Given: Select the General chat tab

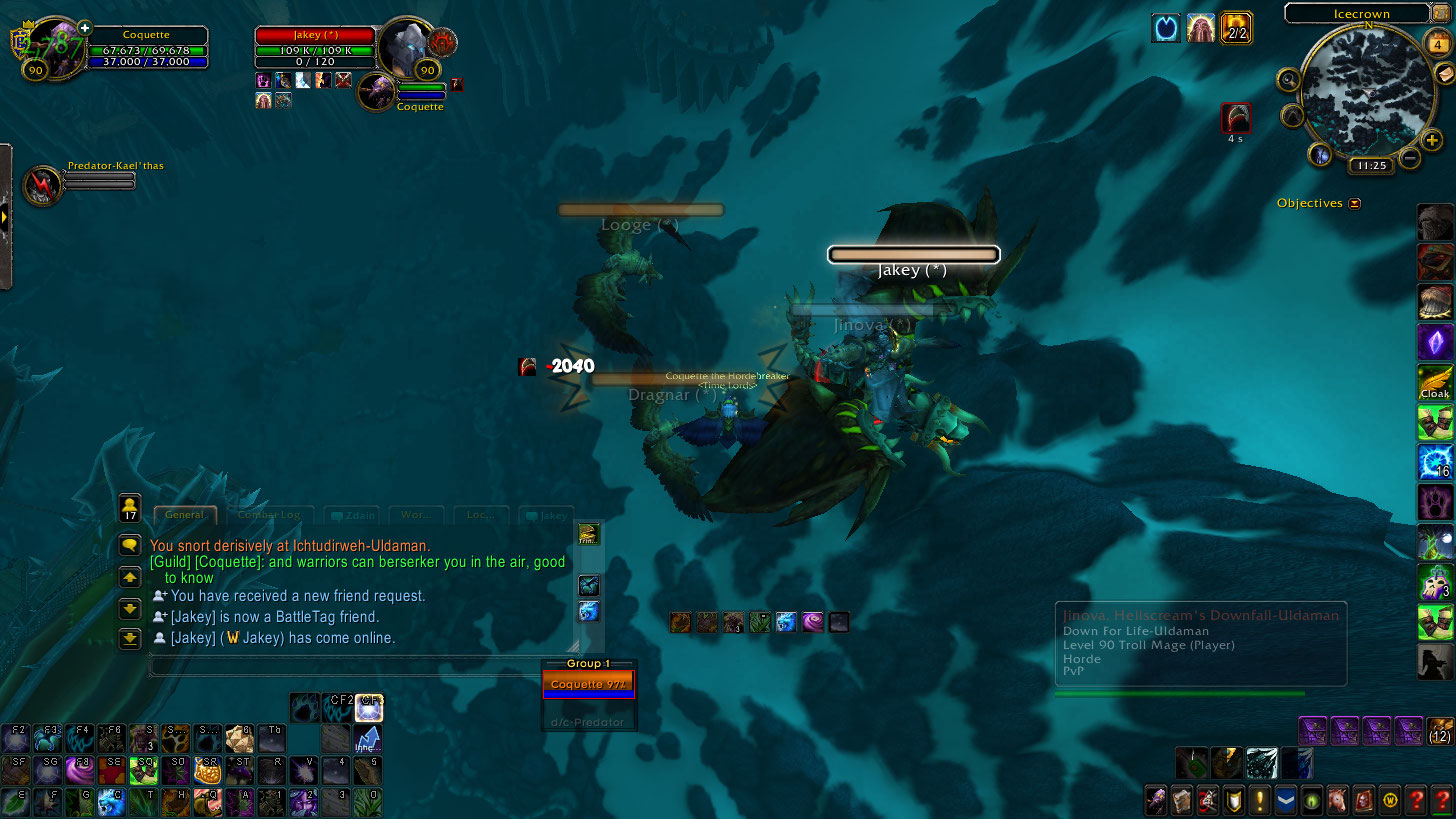Looking at the screenshot, I should tap(185, 515).
